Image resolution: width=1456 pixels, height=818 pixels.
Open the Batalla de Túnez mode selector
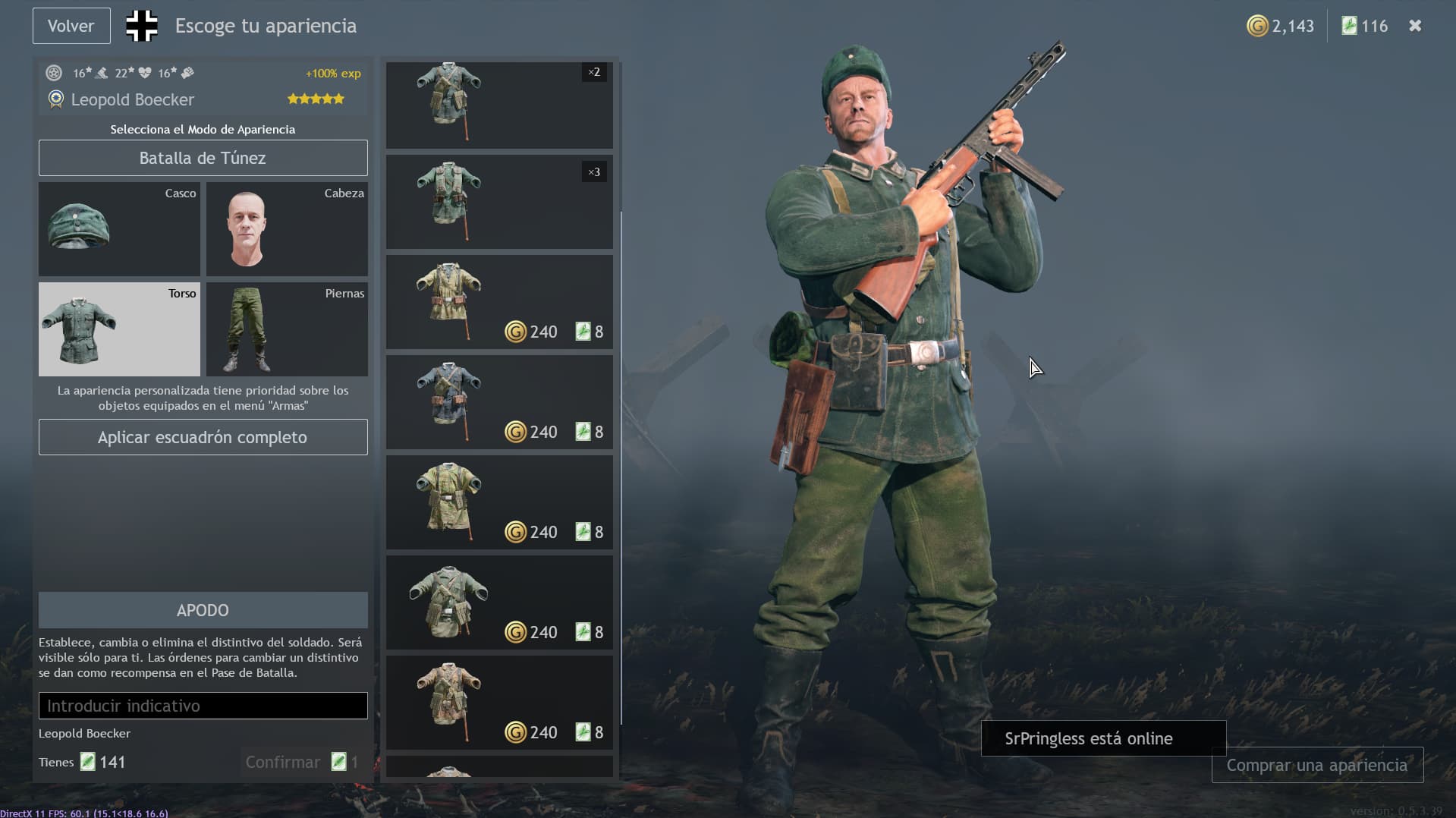(203, 158)
